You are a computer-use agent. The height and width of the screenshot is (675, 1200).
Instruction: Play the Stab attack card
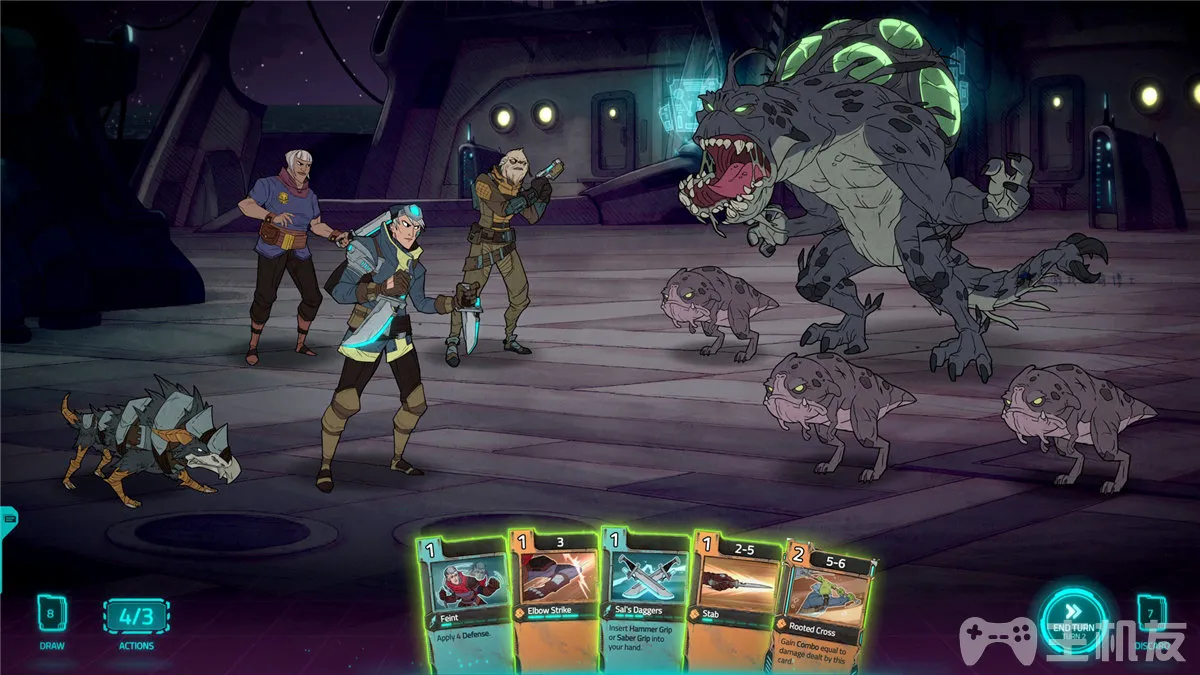pyautogui.click(x=735, y=600)
